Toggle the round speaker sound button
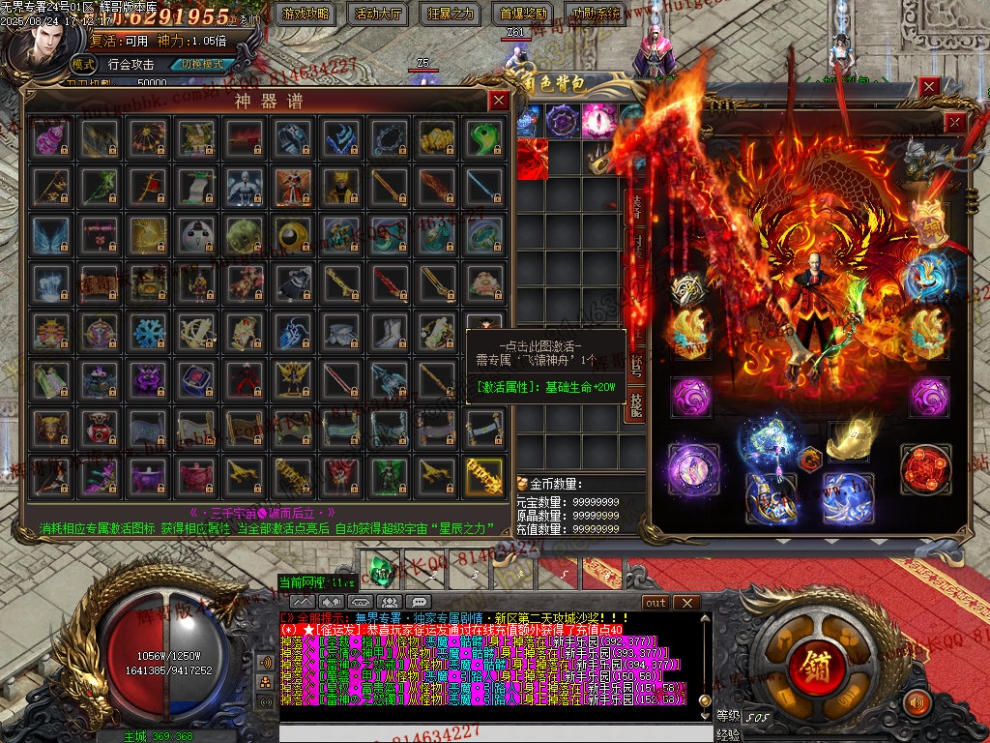 click(915, 704)
